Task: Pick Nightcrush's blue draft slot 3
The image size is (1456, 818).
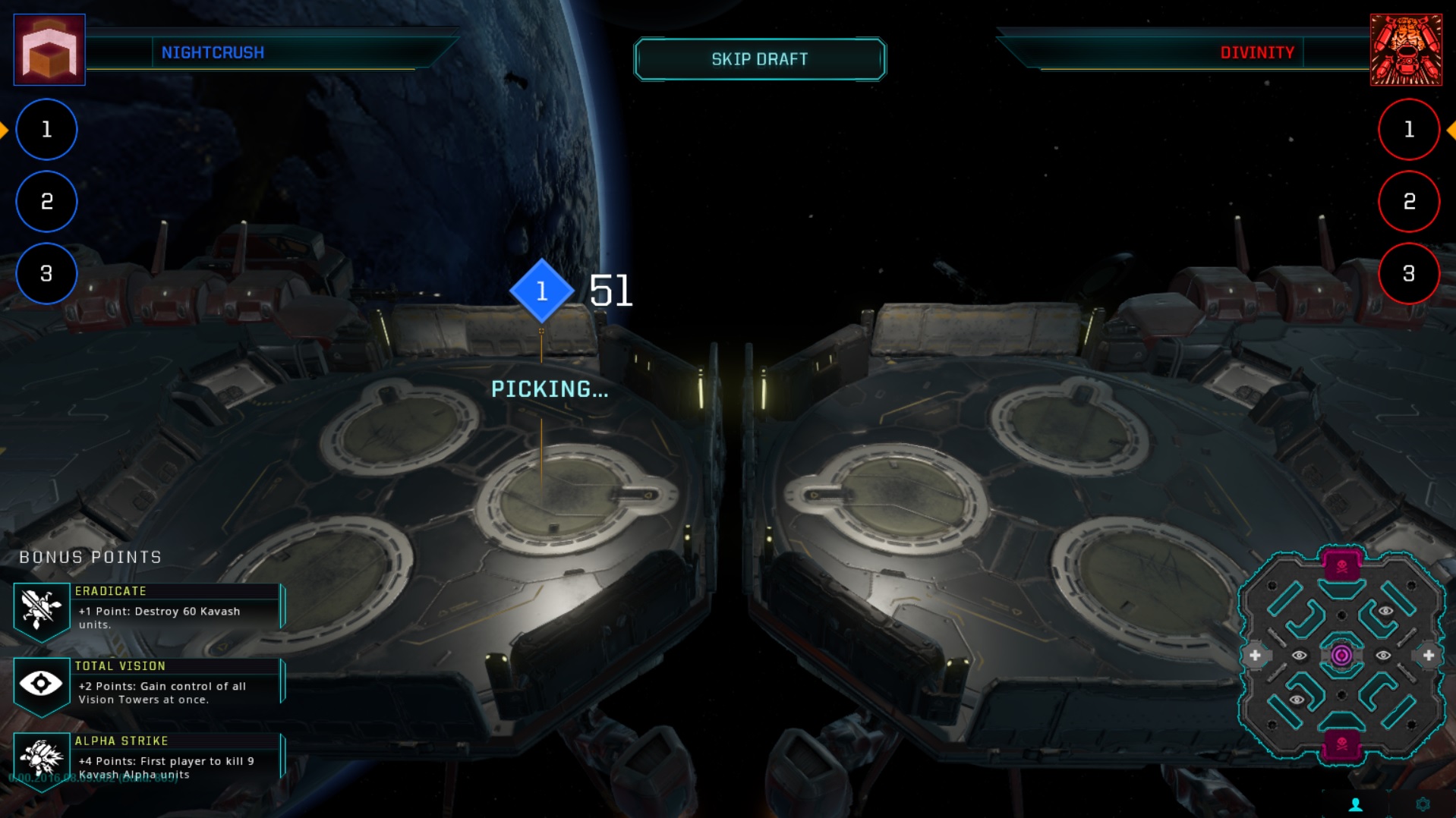Action: [x=46, y=274]
